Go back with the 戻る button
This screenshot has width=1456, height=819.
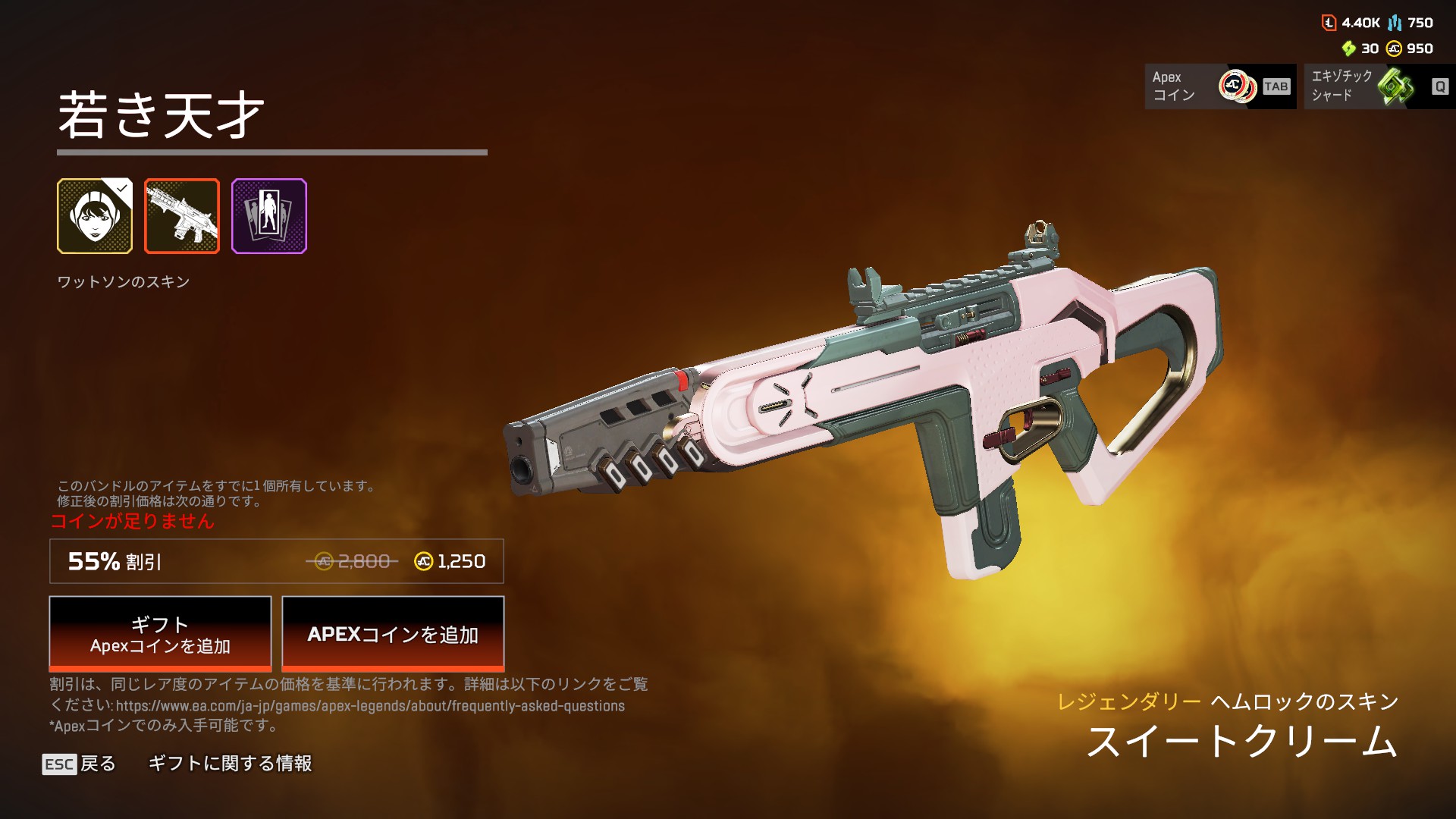click(80, 764)
